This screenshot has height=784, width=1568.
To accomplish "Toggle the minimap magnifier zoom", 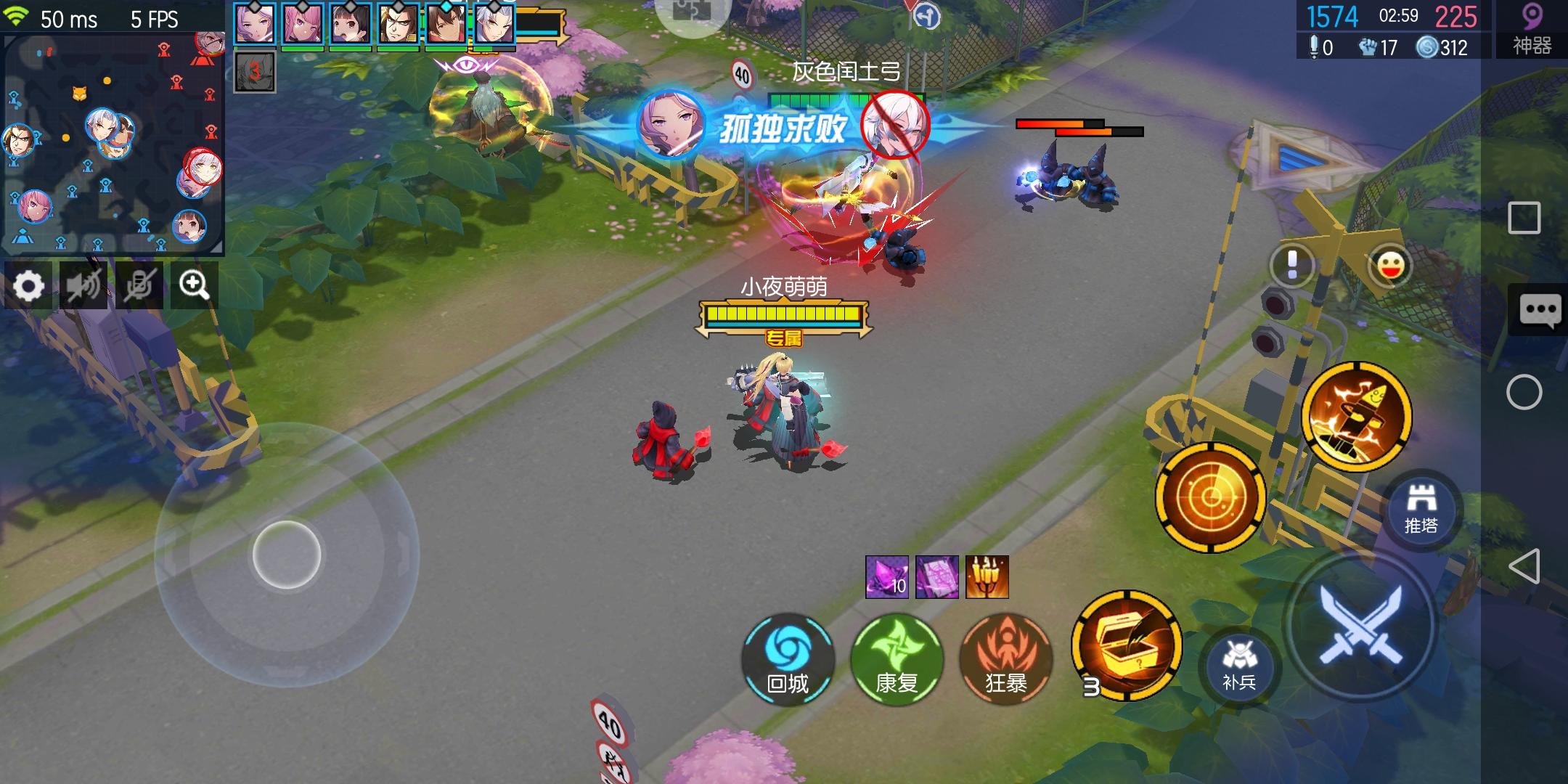I will pyautogui.click(x=193, y=285).
